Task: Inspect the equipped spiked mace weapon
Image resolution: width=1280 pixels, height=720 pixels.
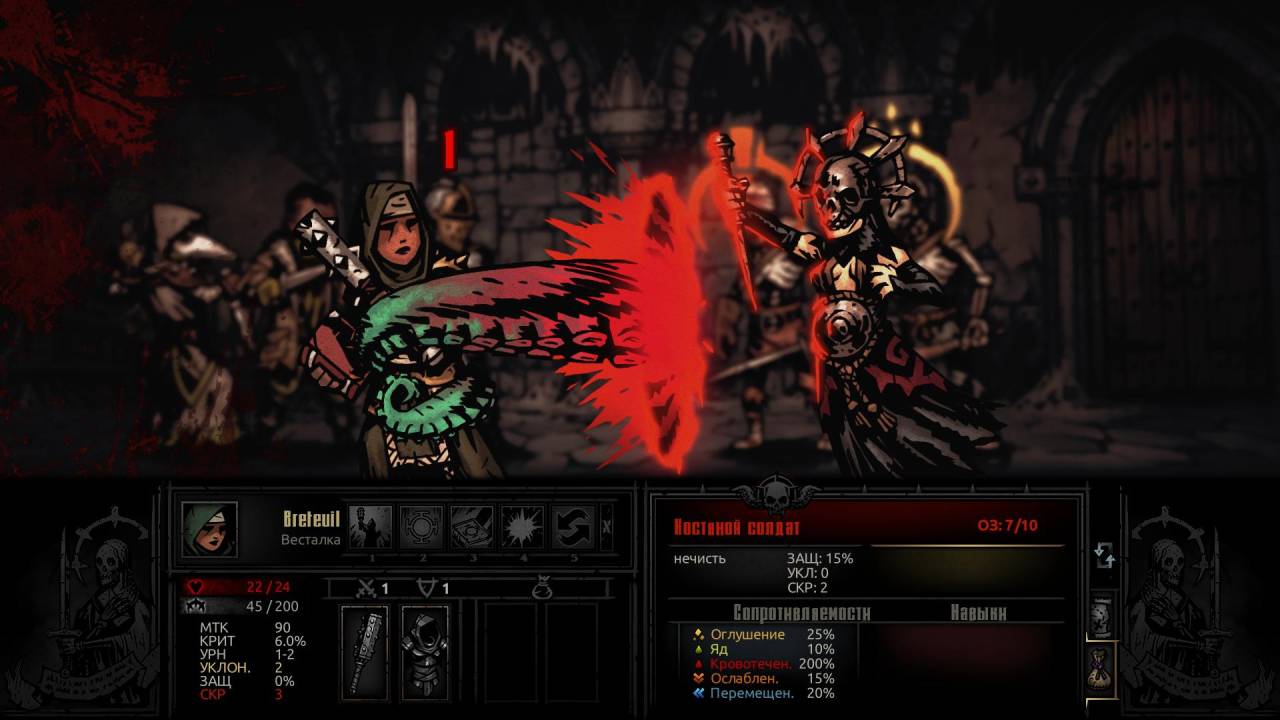Action: coord(365,652)
